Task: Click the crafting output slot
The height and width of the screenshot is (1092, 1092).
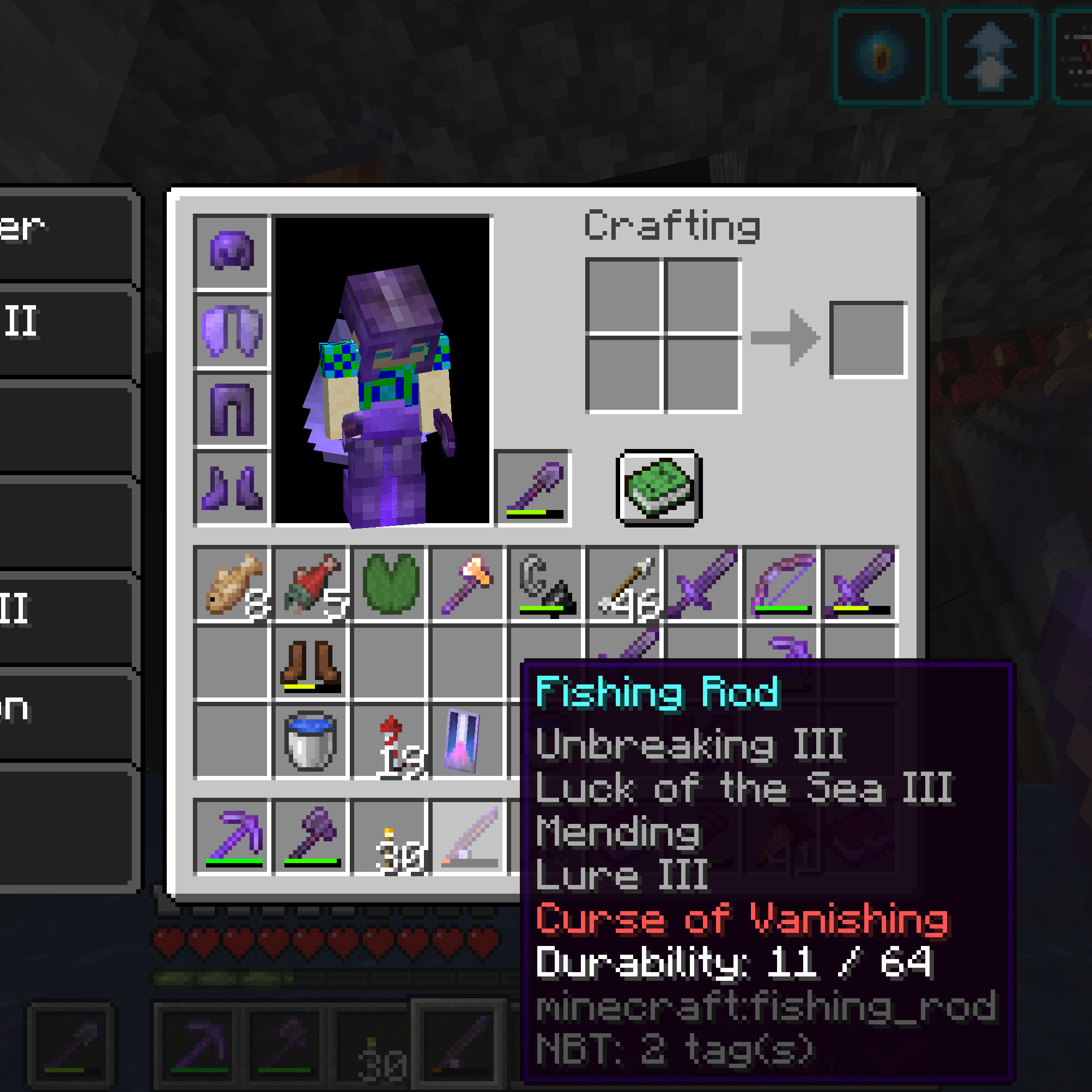Action: [867, 339]
